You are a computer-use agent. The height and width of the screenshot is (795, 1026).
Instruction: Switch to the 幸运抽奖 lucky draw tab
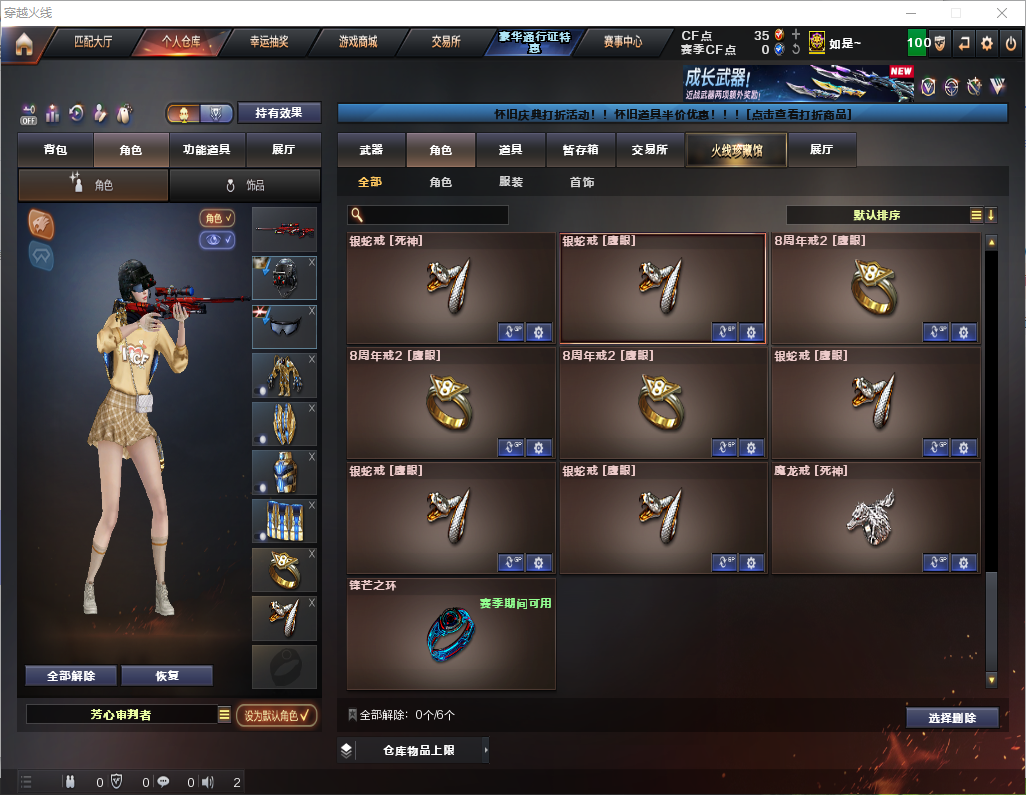click(x=268, y=42)
